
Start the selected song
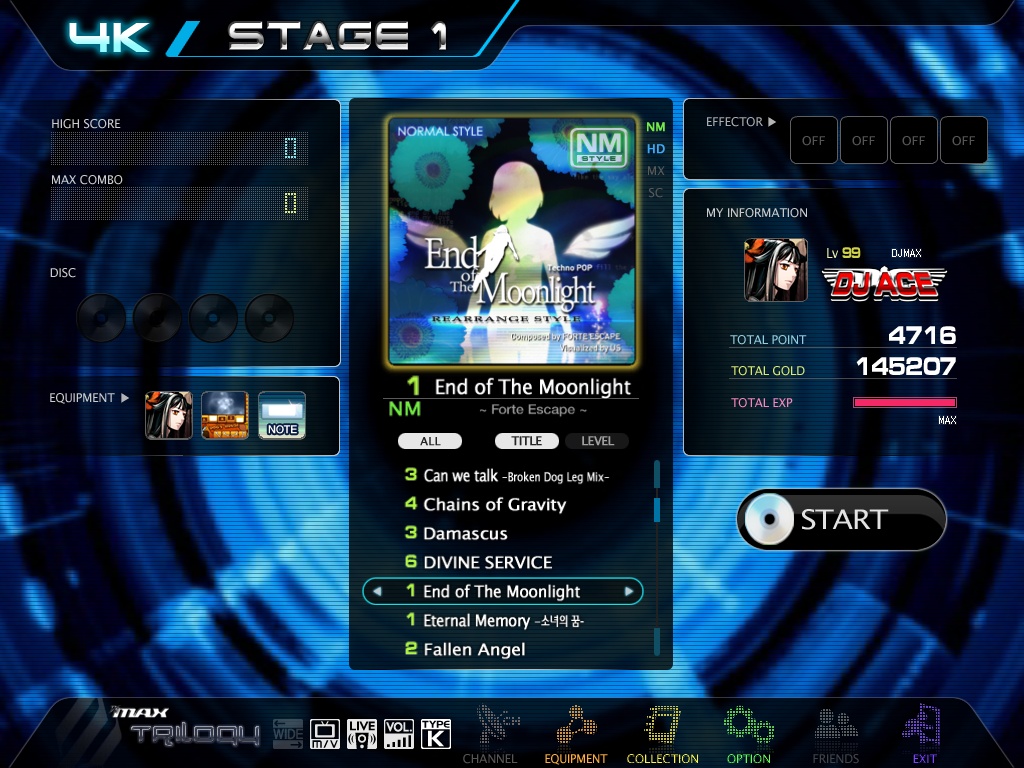click(x=841, y=519)
